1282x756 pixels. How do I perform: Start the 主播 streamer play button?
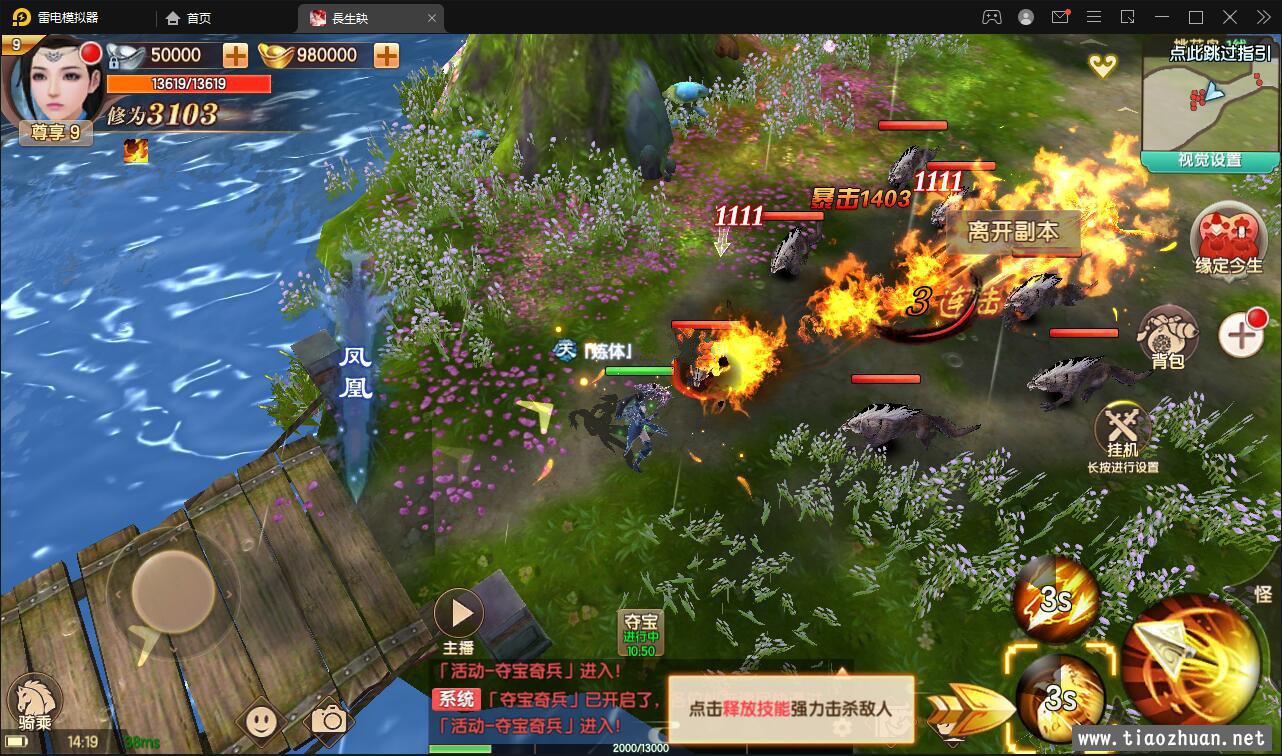(x=459, y=612)
